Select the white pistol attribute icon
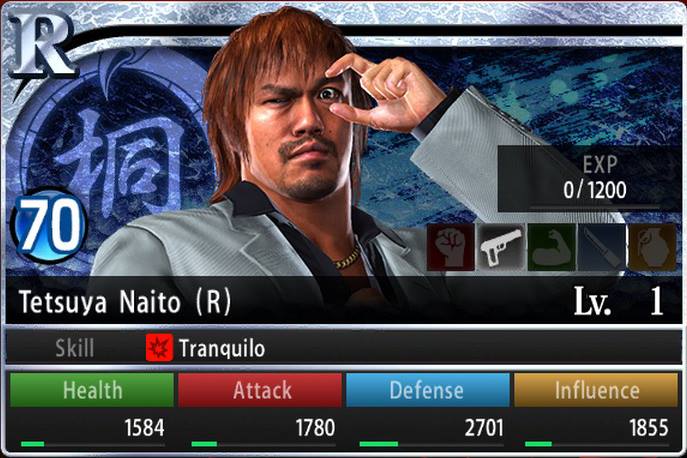The image size is (687, 458). pos(501,247)
